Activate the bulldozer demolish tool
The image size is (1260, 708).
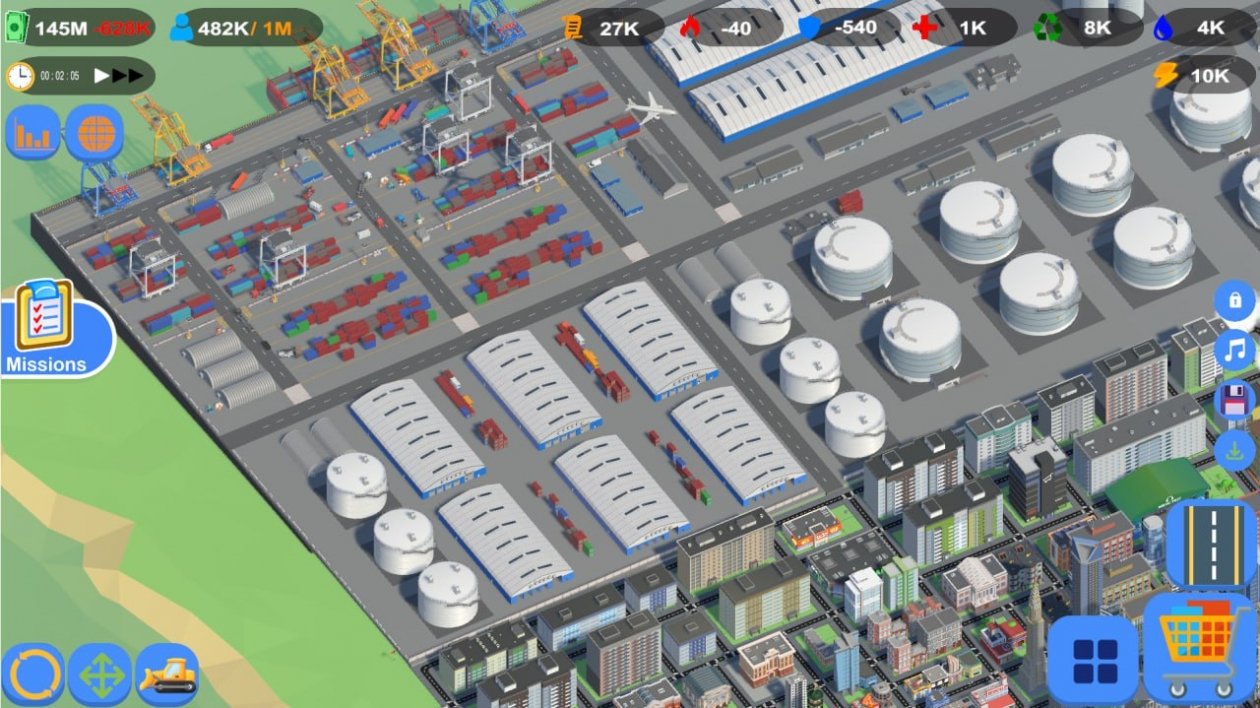167,675
